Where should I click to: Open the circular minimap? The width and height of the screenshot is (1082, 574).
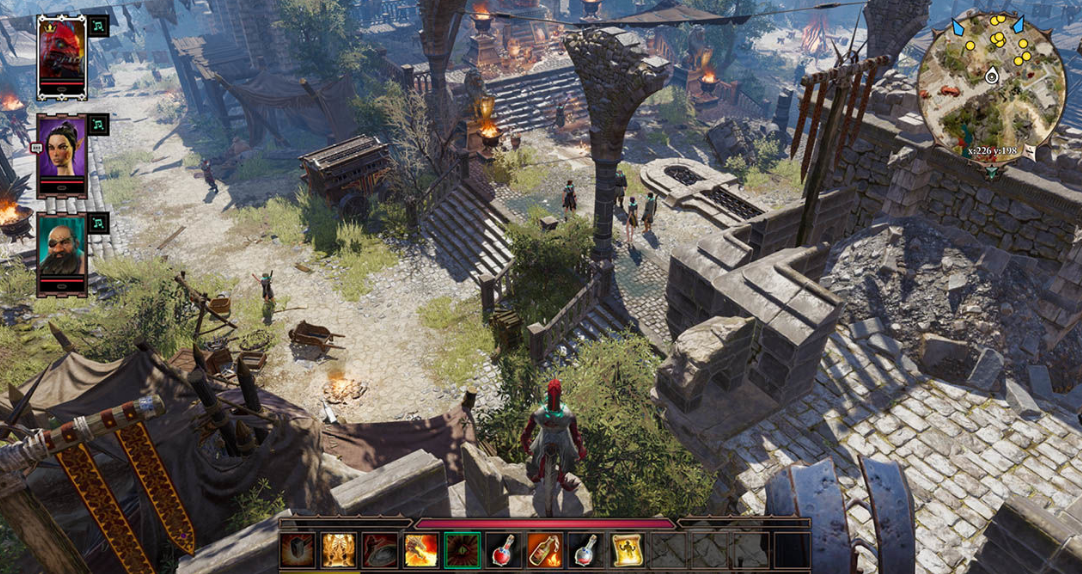click(990, 84)
